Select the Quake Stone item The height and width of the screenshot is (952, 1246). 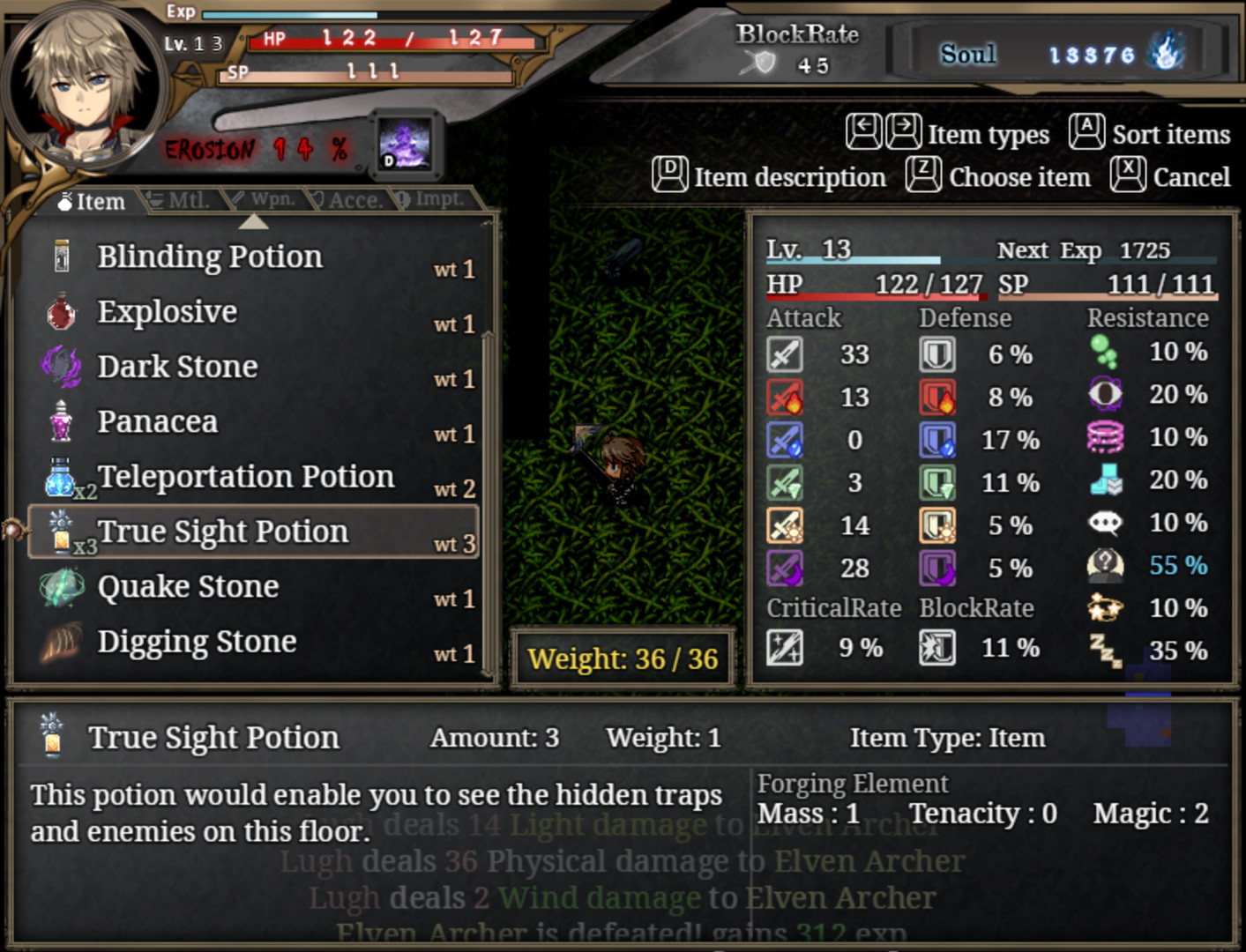tap(188, 587)
